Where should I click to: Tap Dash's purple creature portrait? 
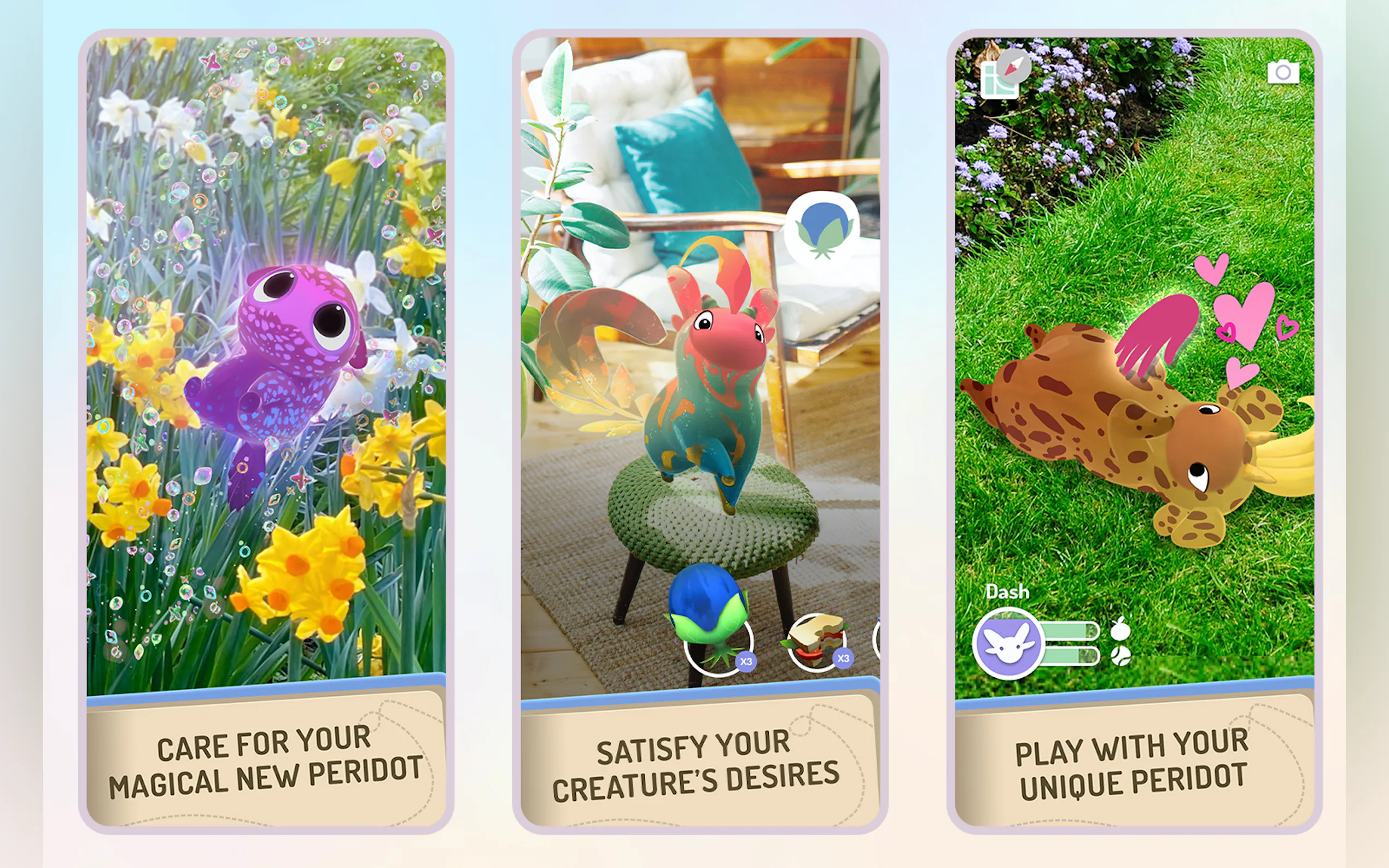1008,643
